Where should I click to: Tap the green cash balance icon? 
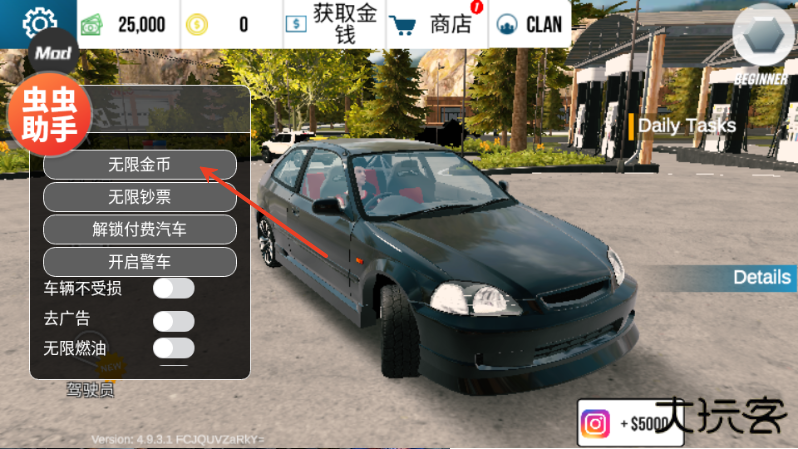tap(92, 24)
